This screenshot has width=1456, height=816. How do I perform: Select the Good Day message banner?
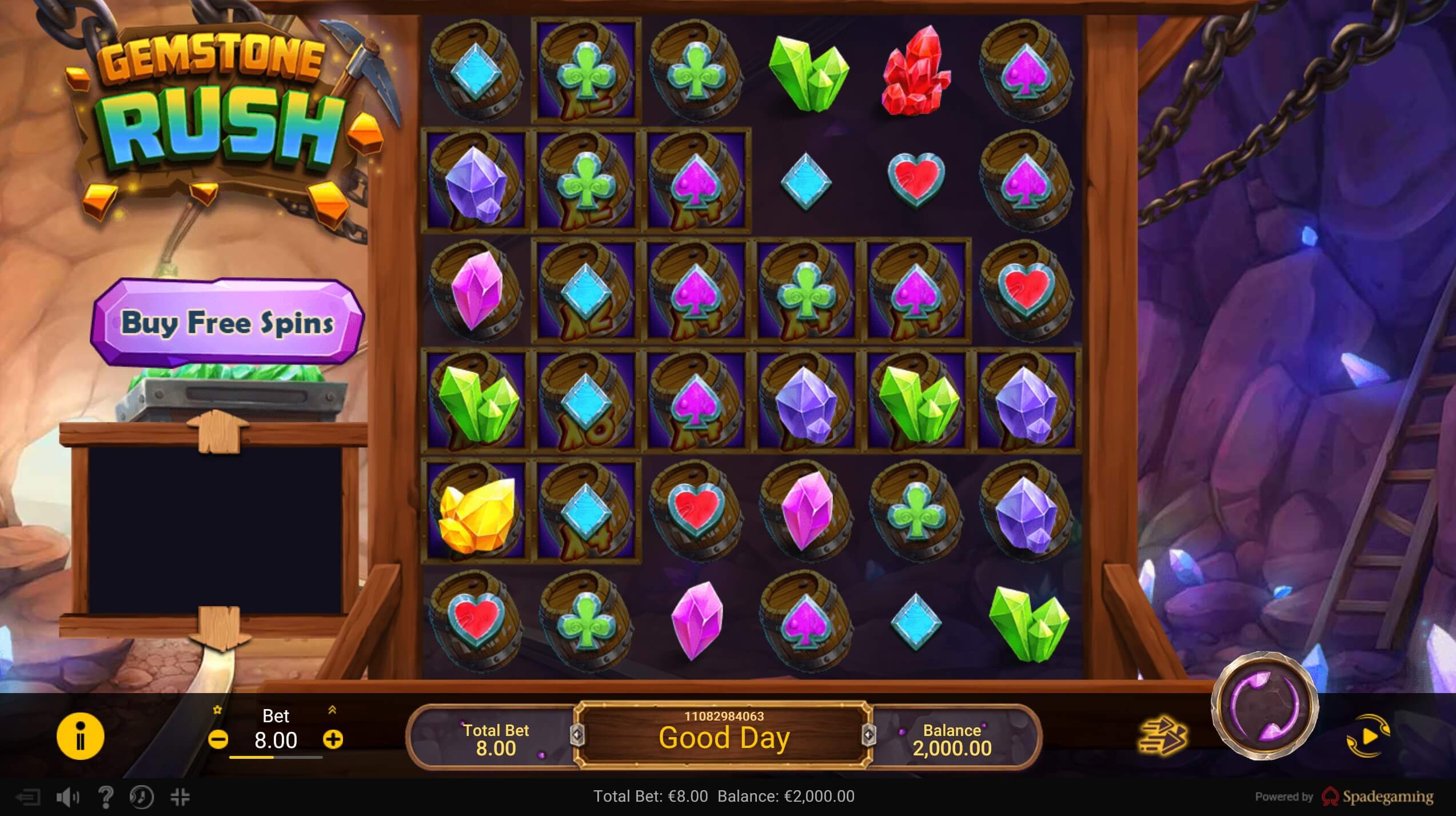coord(726,738)
